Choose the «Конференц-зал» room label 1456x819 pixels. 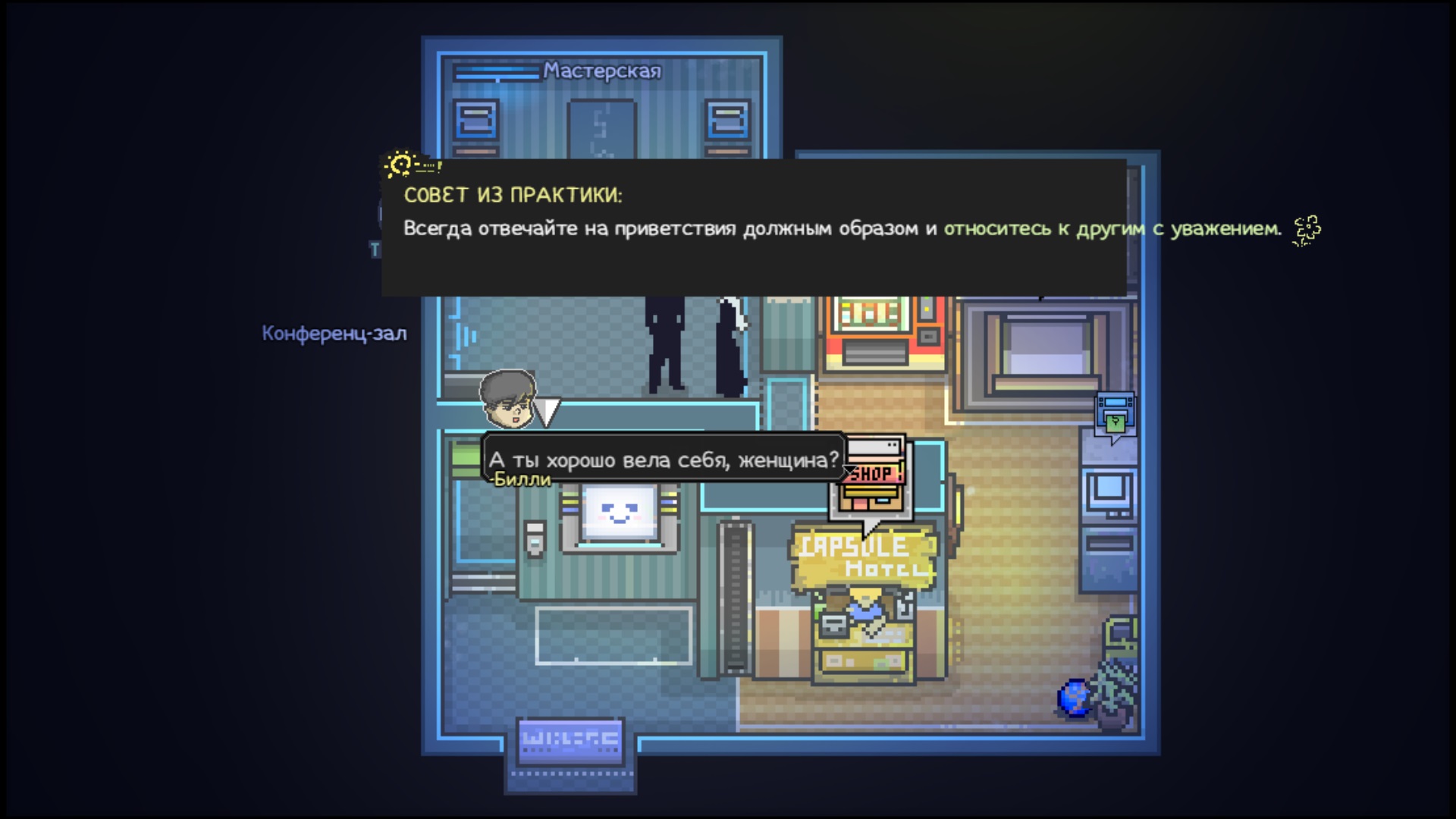(x=334, y=334)
